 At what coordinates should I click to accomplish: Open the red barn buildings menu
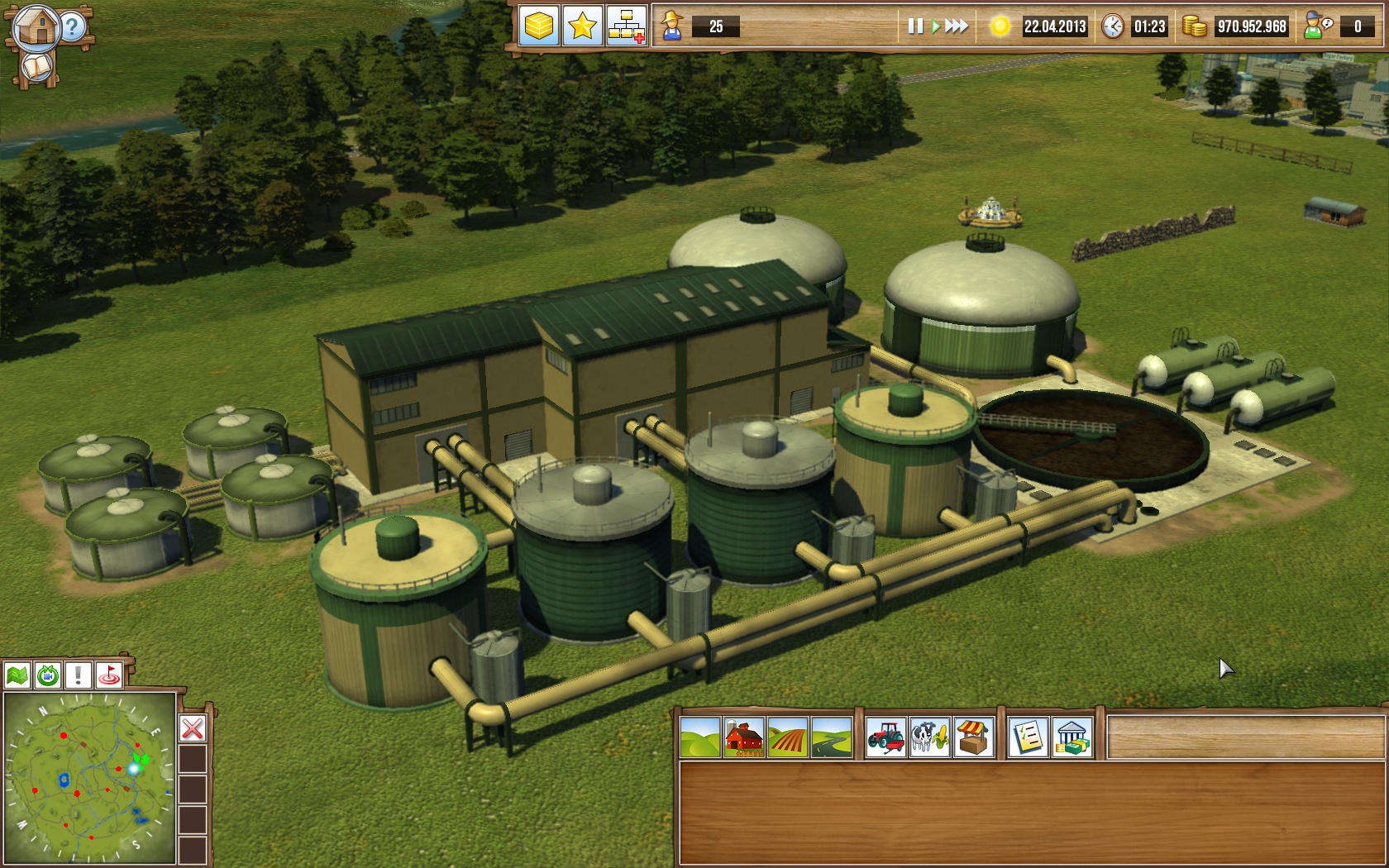click(x=743, y=737)
